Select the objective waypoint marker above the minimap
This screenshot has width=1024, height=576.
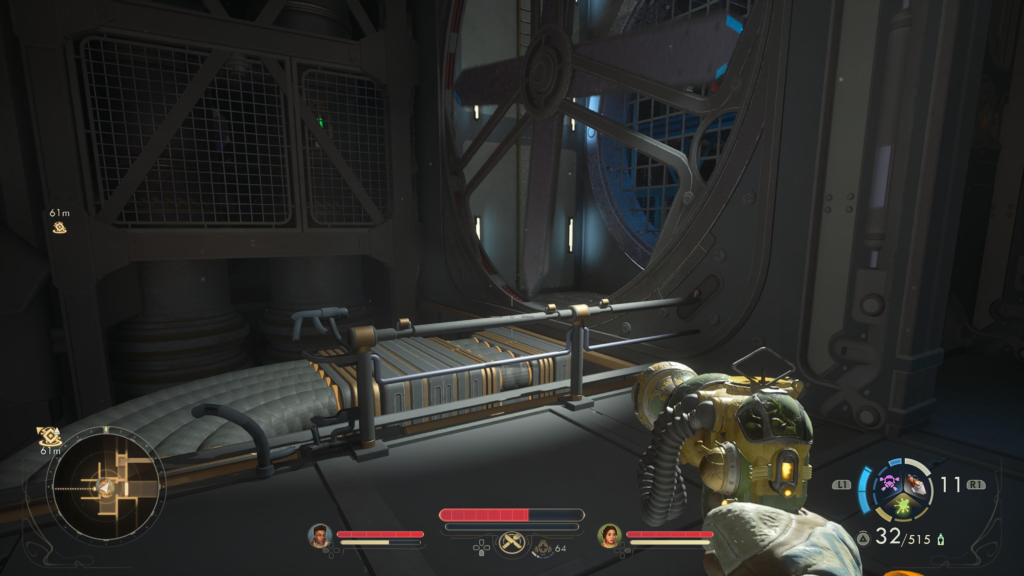point(49,436)
